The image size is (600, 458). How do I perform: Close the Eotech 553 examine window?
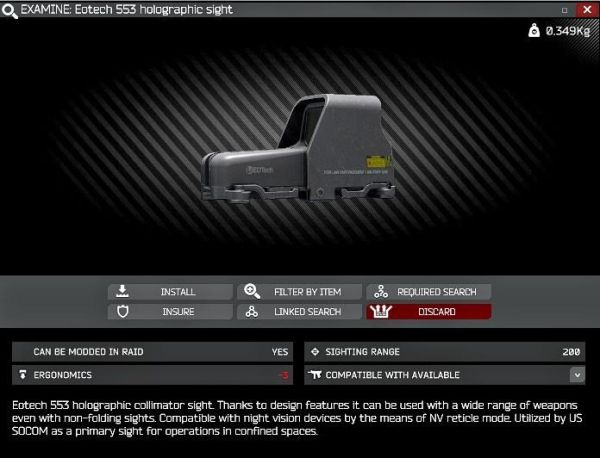coord(585,9)
